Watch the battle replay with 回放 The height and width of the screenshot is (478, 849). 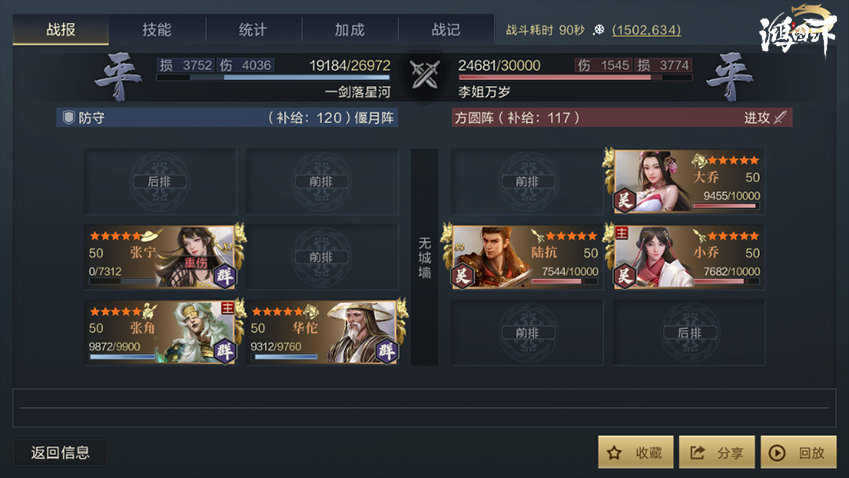click(797, 452)
